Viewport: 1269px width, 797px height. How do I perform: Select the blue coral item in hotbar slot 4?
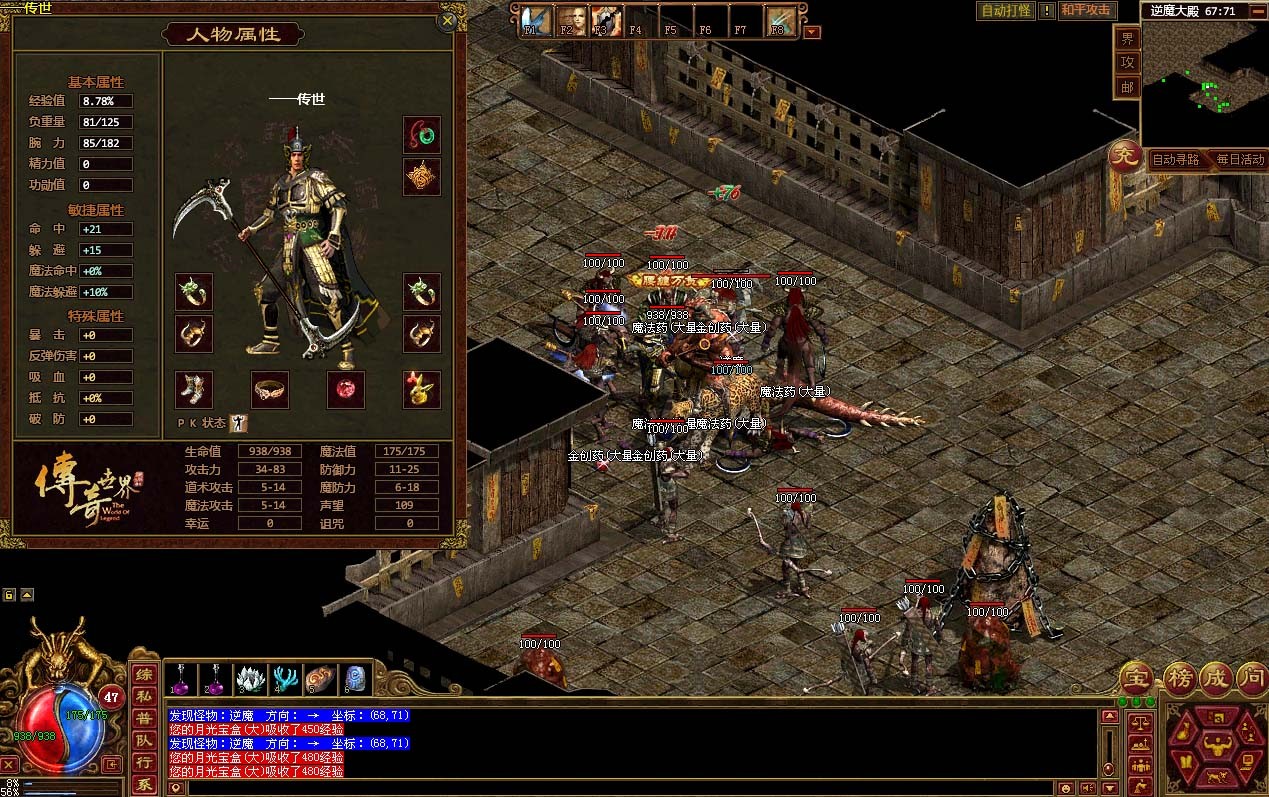pos(285,680)
